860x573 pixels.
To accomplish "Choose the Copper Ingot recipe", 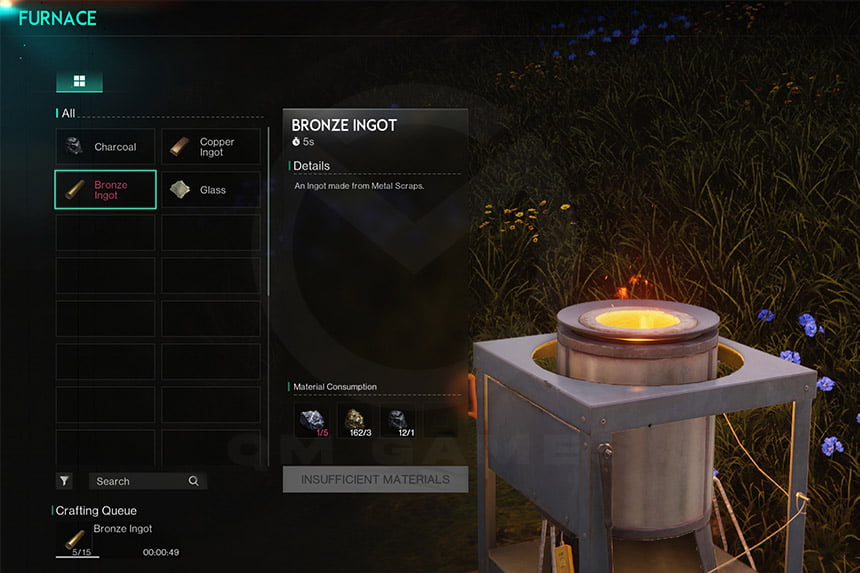I will pos(211,147).
